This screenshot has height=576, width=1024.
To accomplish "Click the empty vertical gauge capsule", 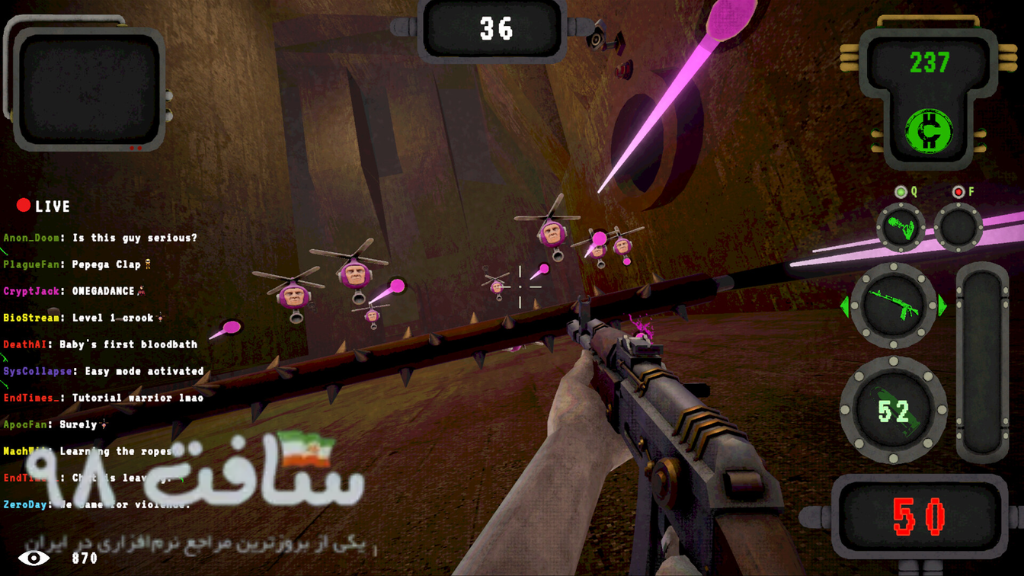I will 982,363.
